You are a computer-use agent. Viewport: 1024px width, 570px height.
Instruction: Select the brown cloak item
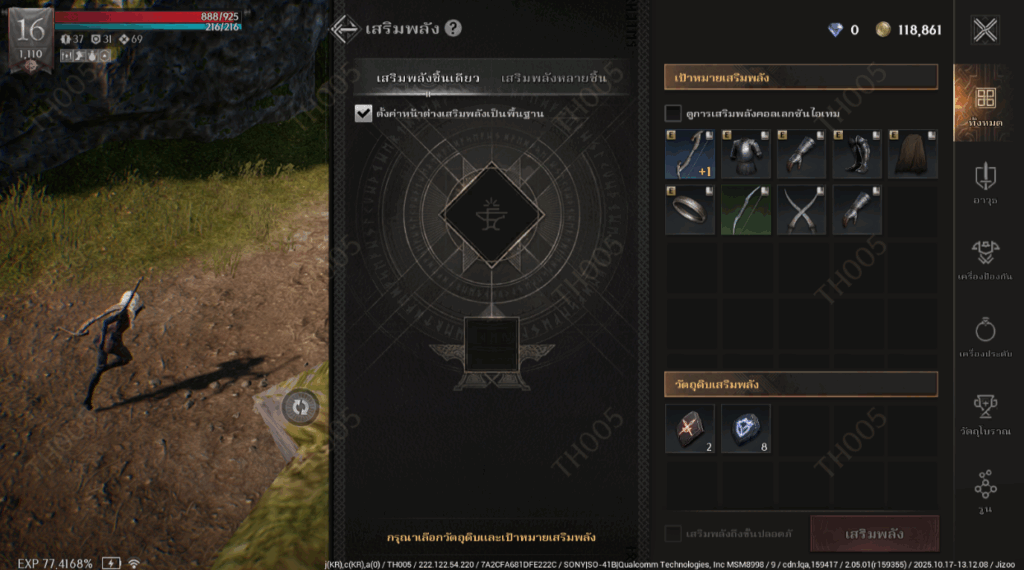[x=912, y=154]
